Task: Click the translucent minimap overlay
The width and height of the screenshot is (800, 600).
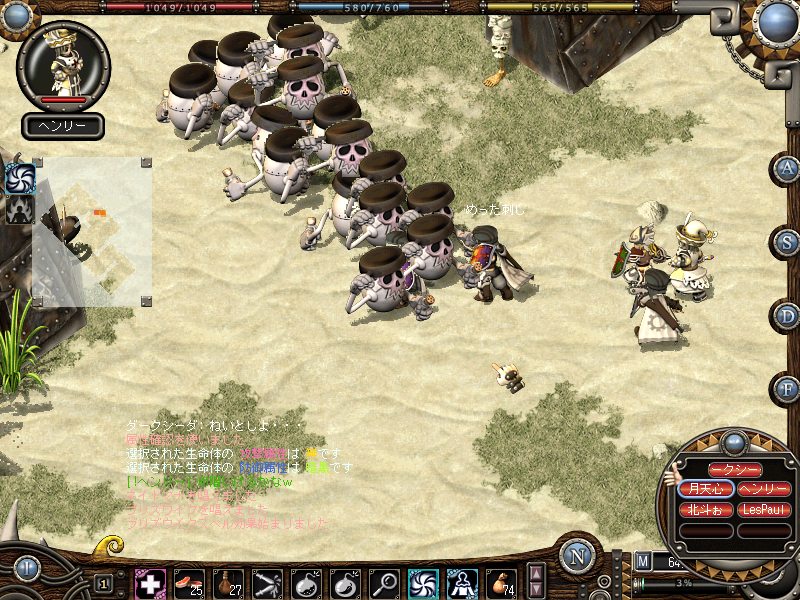Action: 92,231
